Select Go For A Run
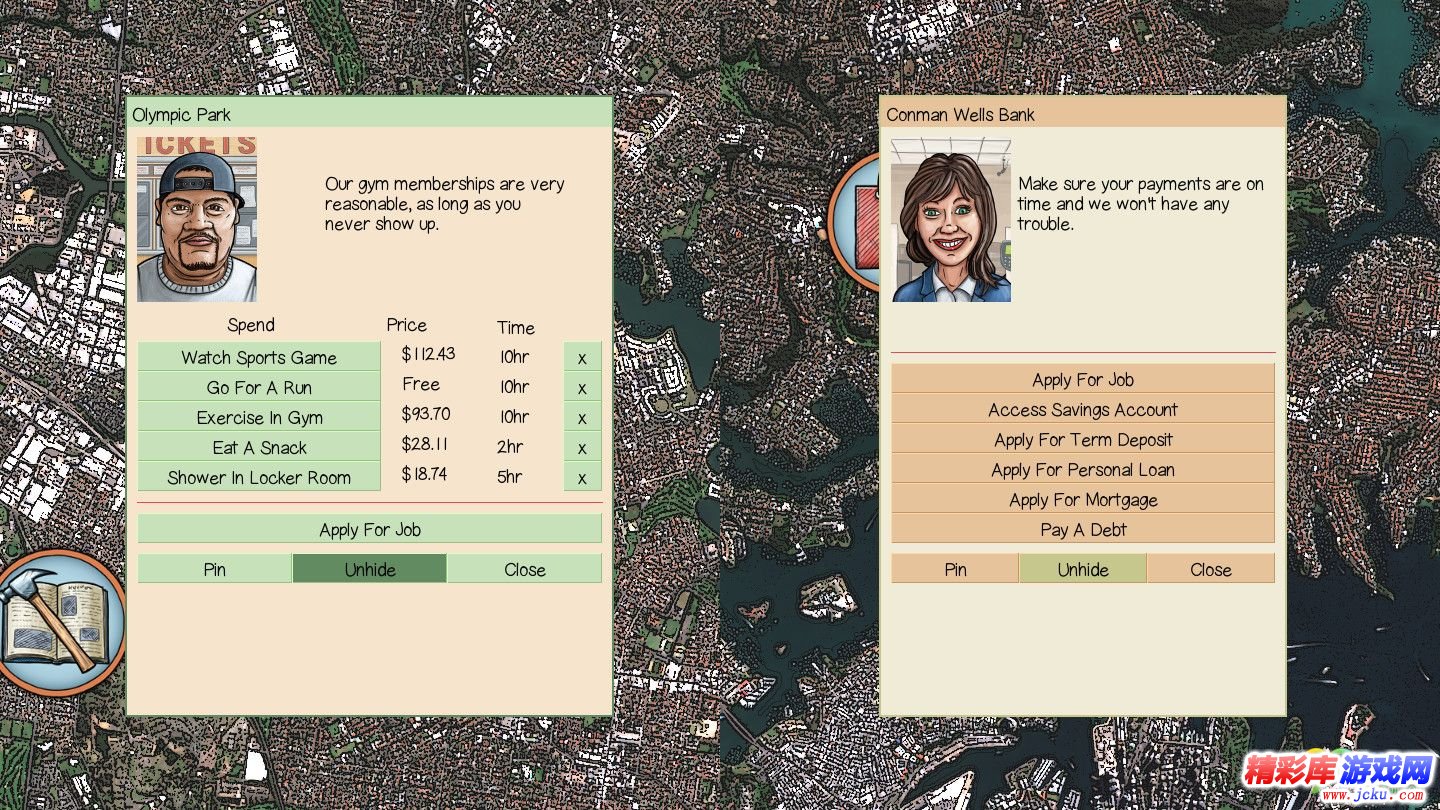The image size is (1440, 810). (259, 387)
